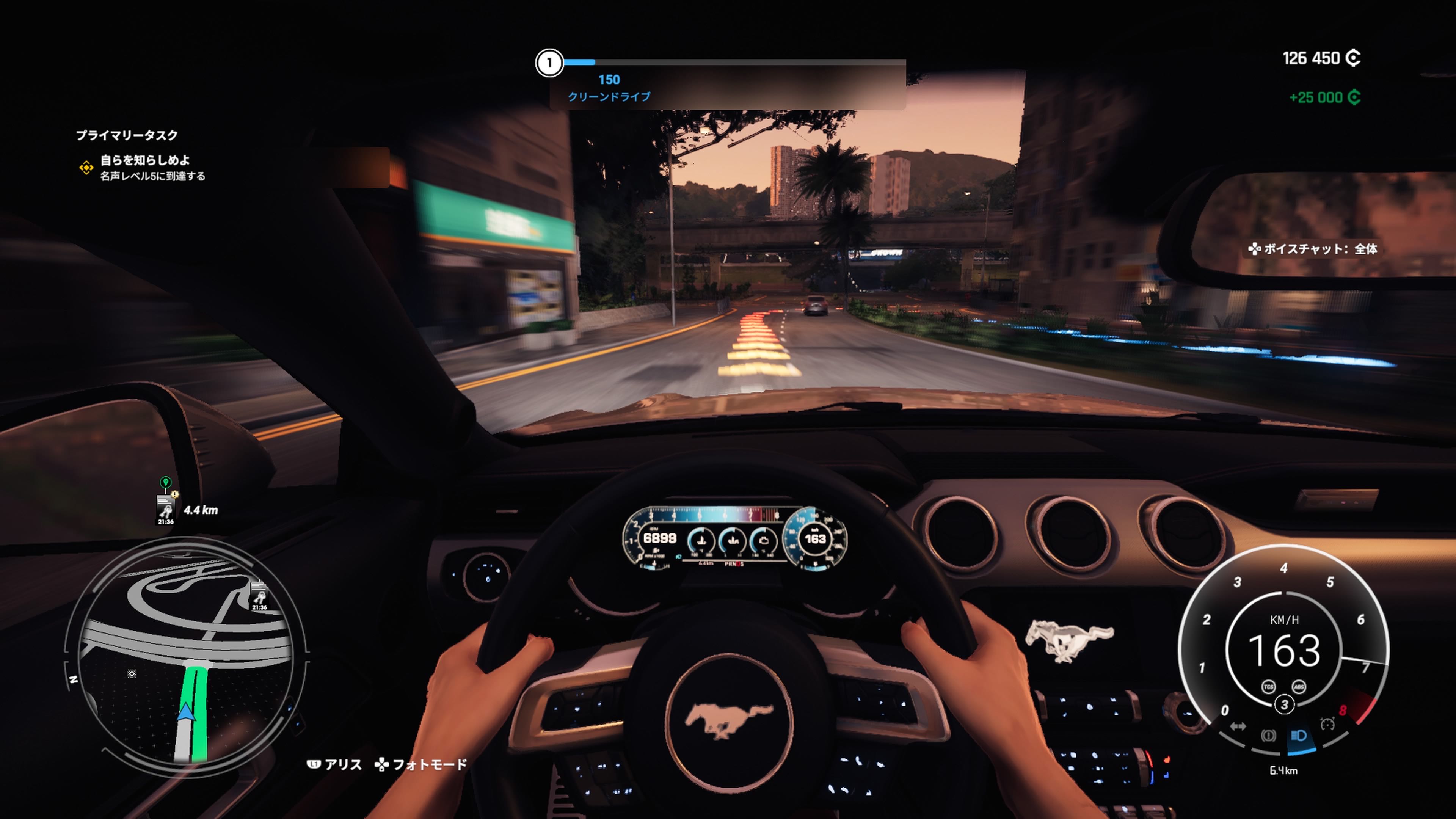Open the circular minimap

coord(187,656)
